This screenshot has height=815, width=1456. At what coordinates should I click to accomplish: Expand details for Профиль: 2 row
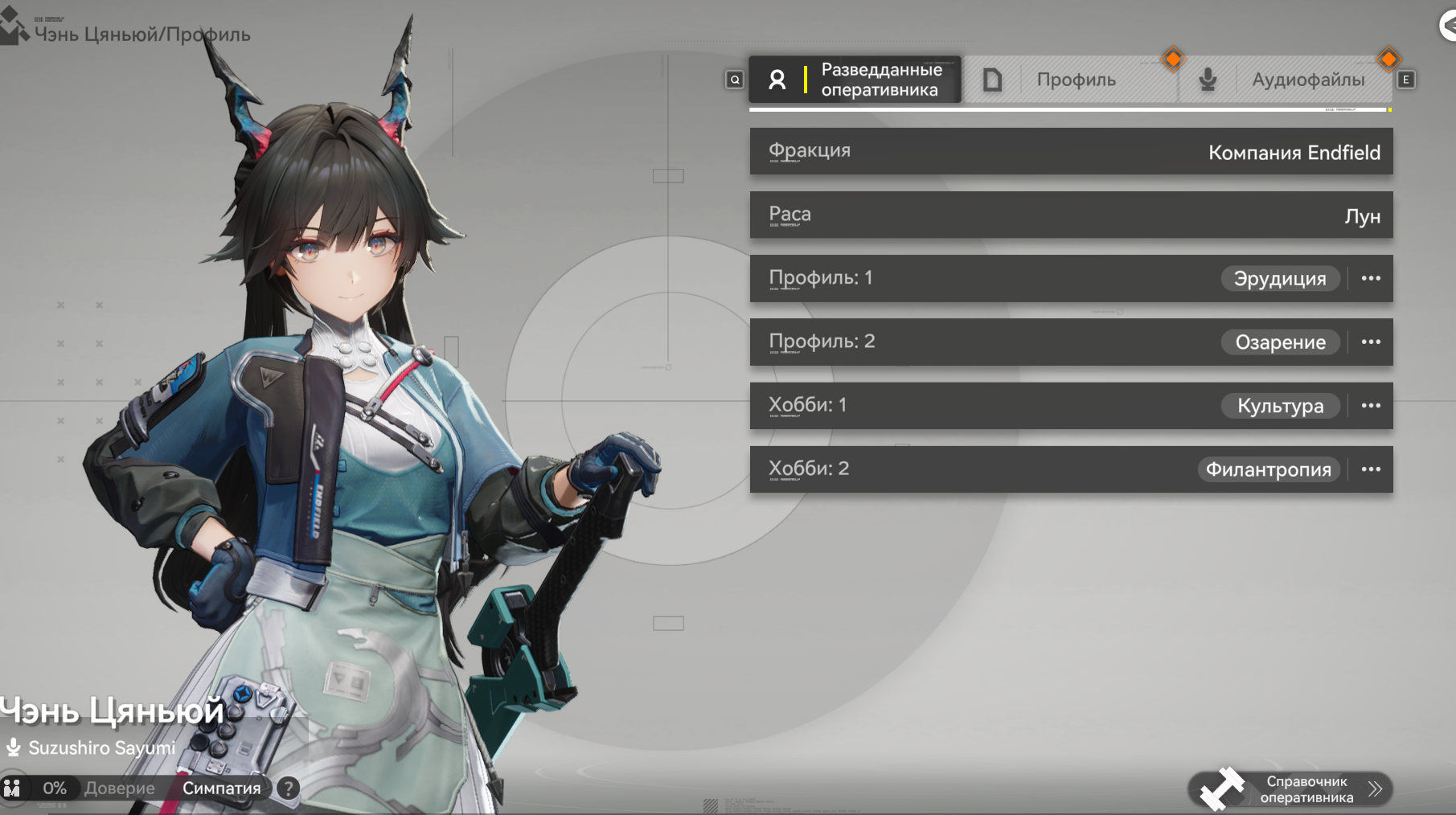(1371, 342)
